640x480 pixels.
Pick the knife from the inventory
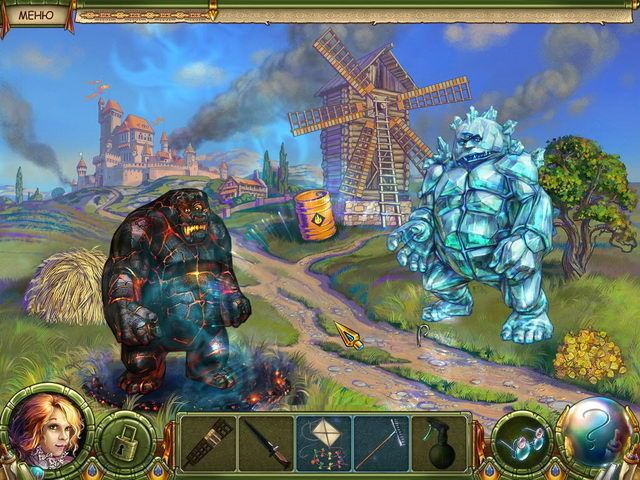pos(267,443)
